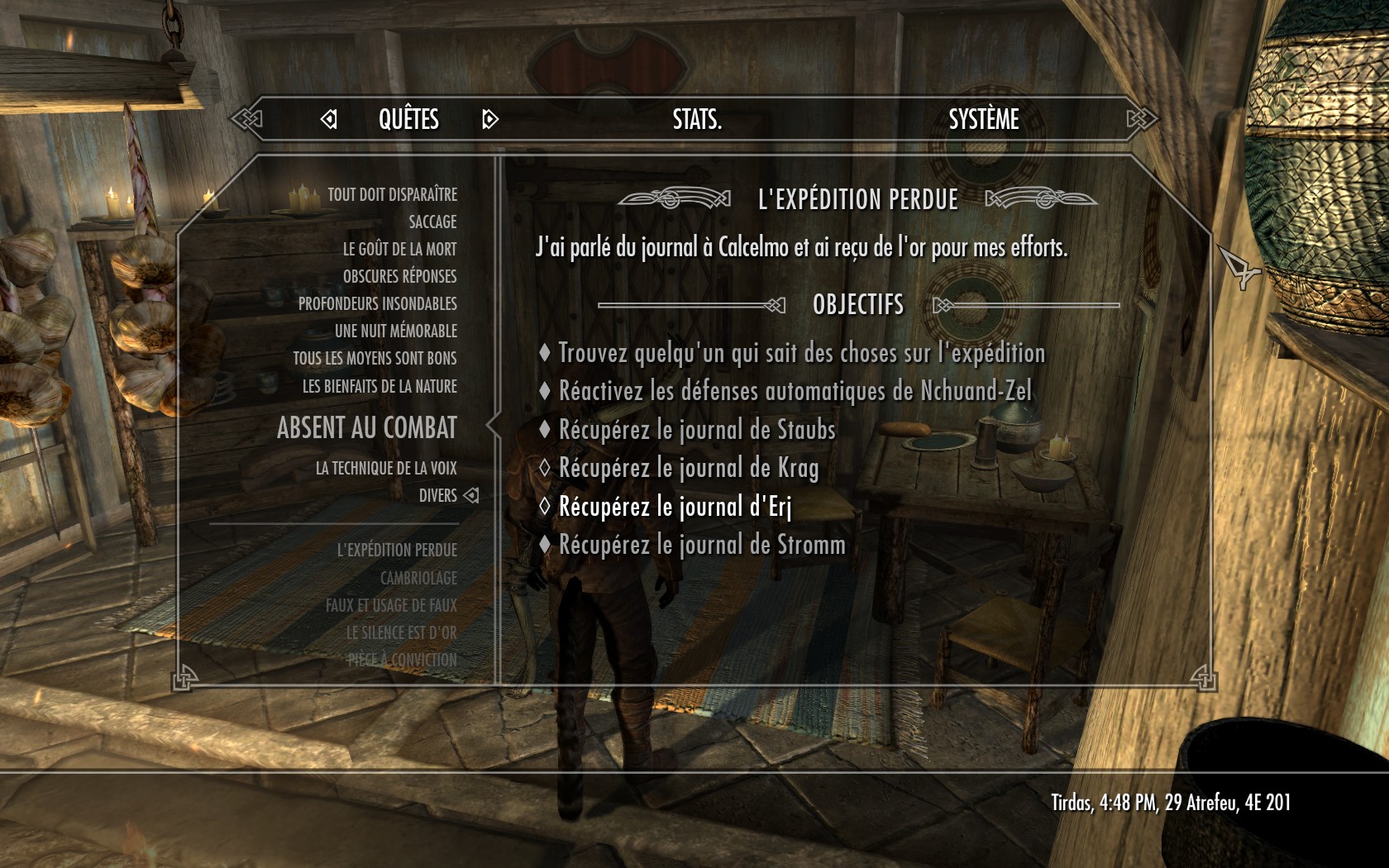Click objective Récupérez le journal de Krag
Image resolution: width=1389 pixels, height=868 pixels.
point(688,469)
